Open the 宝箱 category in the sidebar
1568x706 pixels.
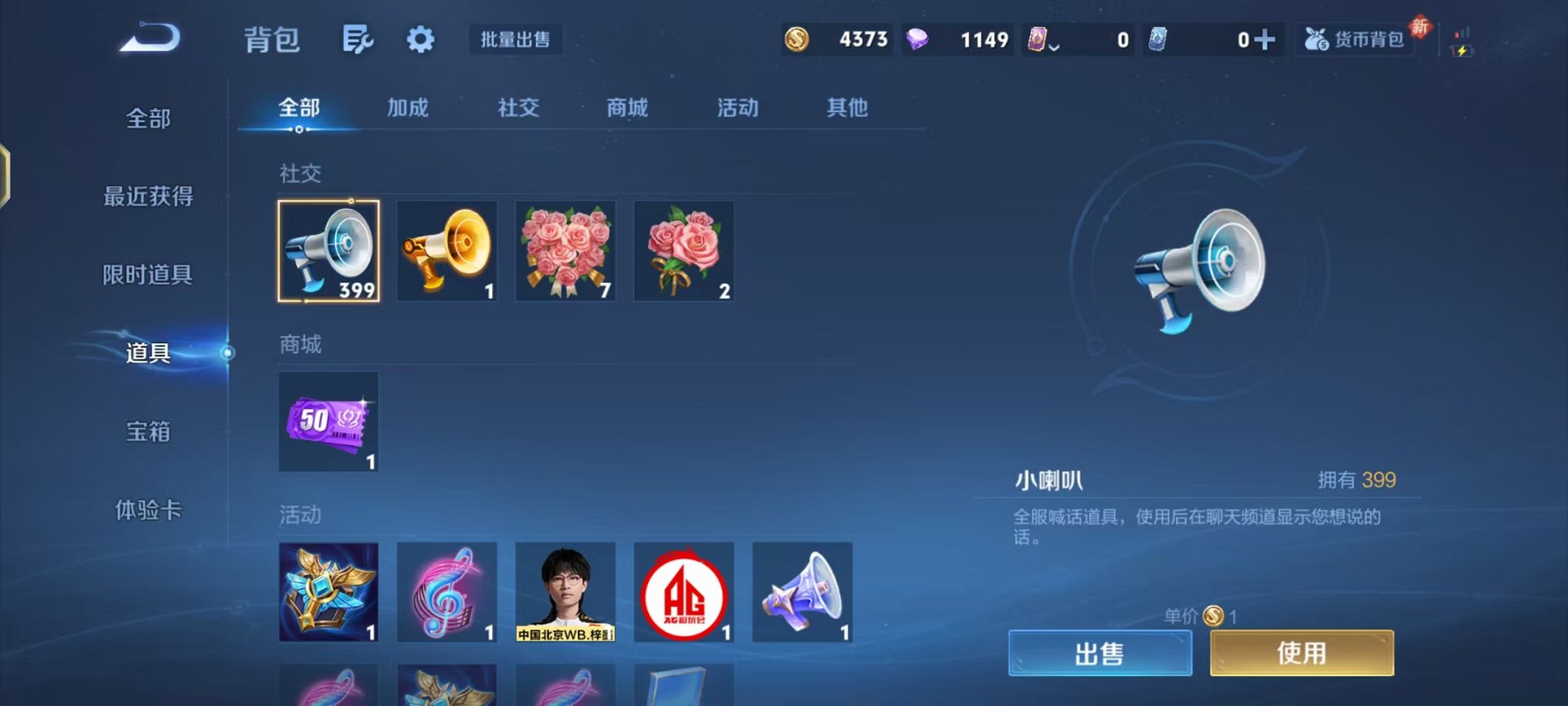click(150, 433)
